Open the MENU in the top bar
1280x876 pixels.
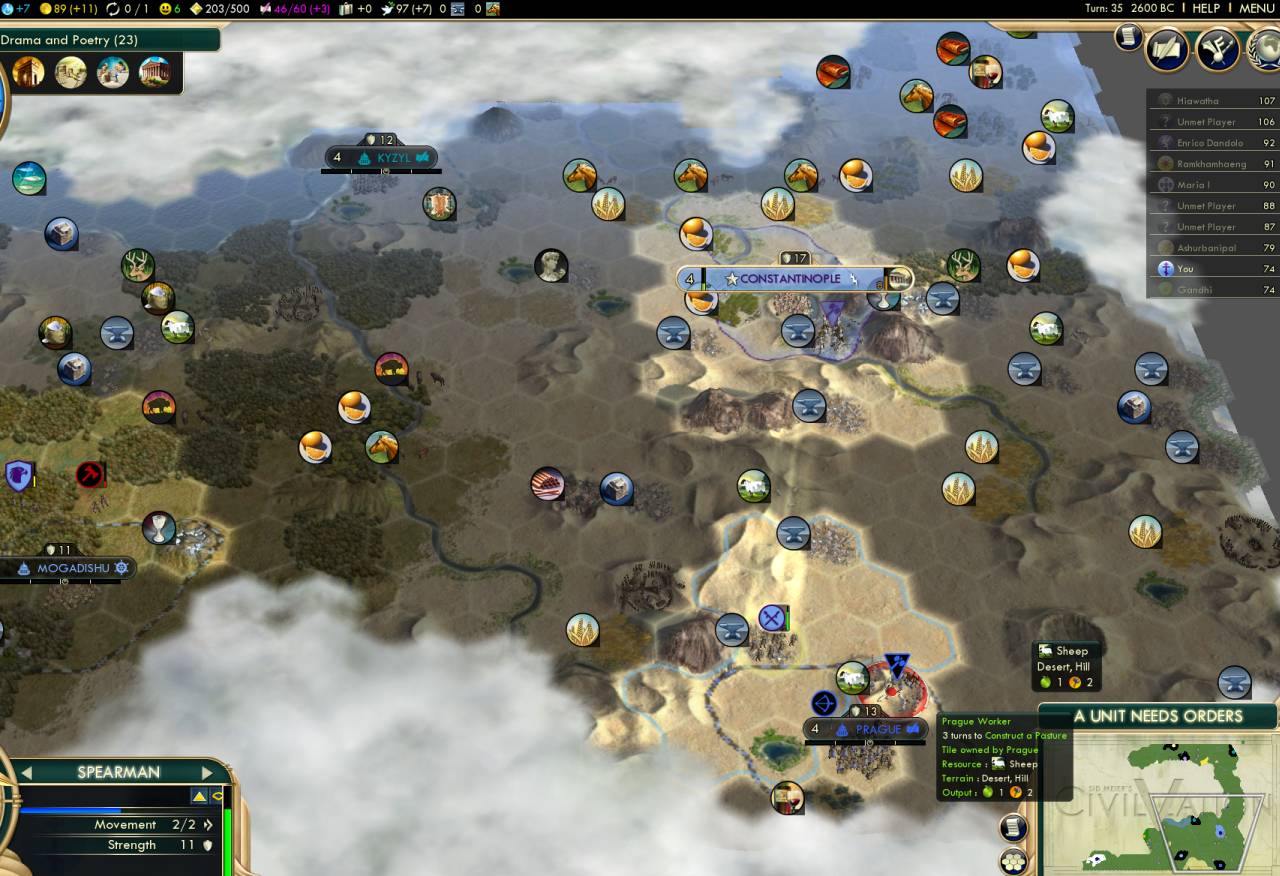[1257, 8]
